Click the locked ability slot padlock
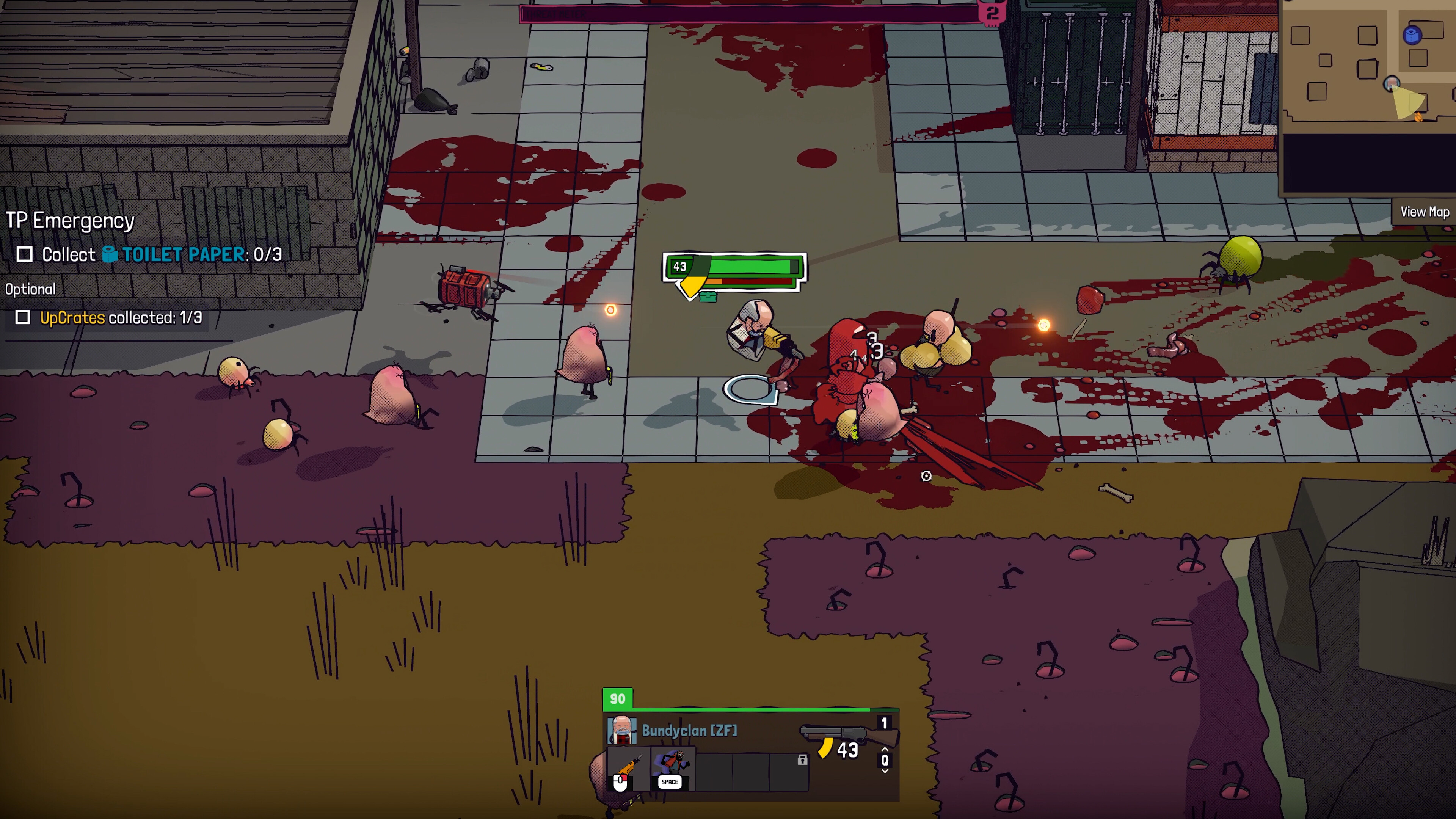 pos(802,760)
